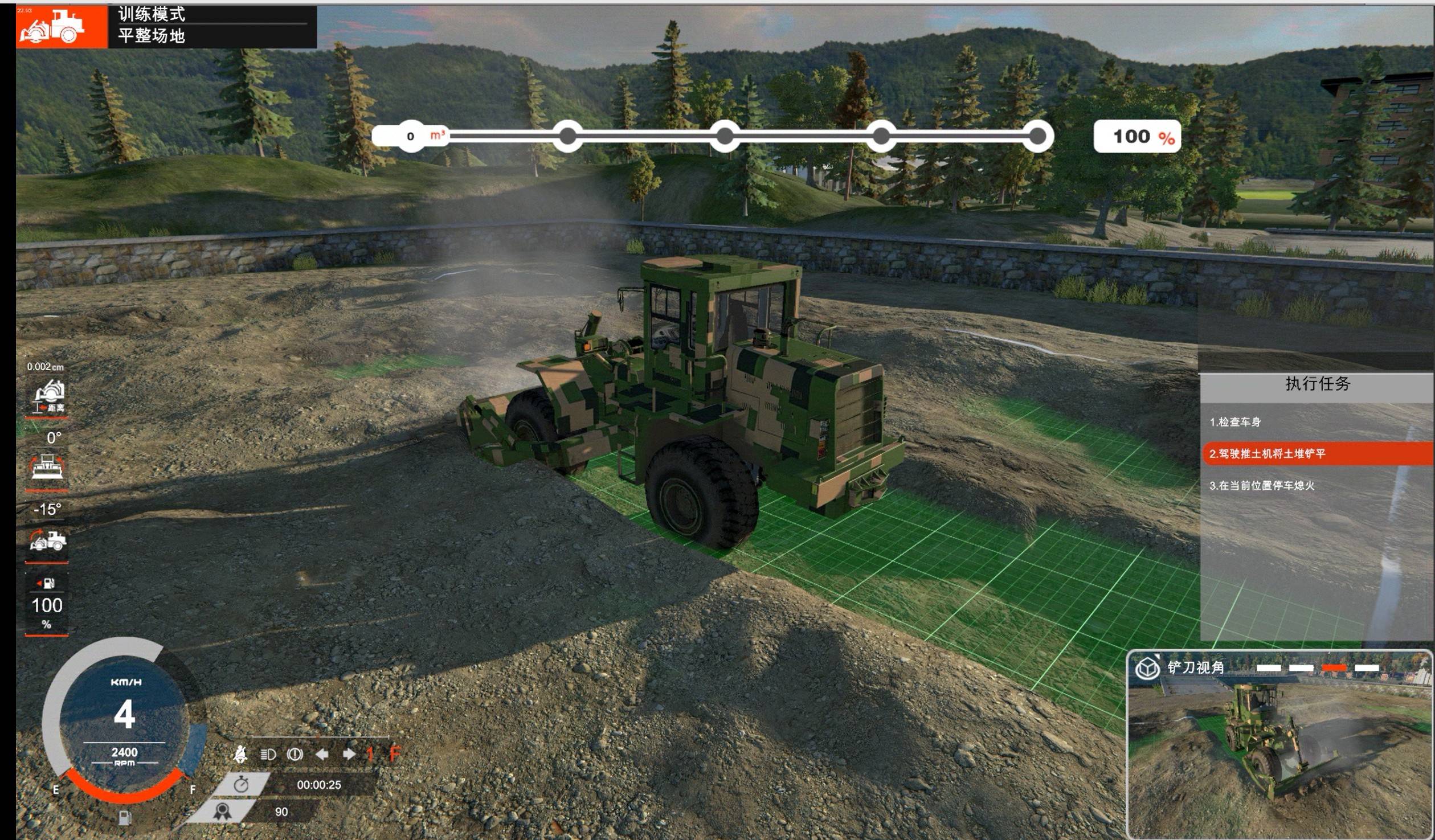Toggle the headlight indicator icon
This screenshot has width=1435, height=840.
268,755
